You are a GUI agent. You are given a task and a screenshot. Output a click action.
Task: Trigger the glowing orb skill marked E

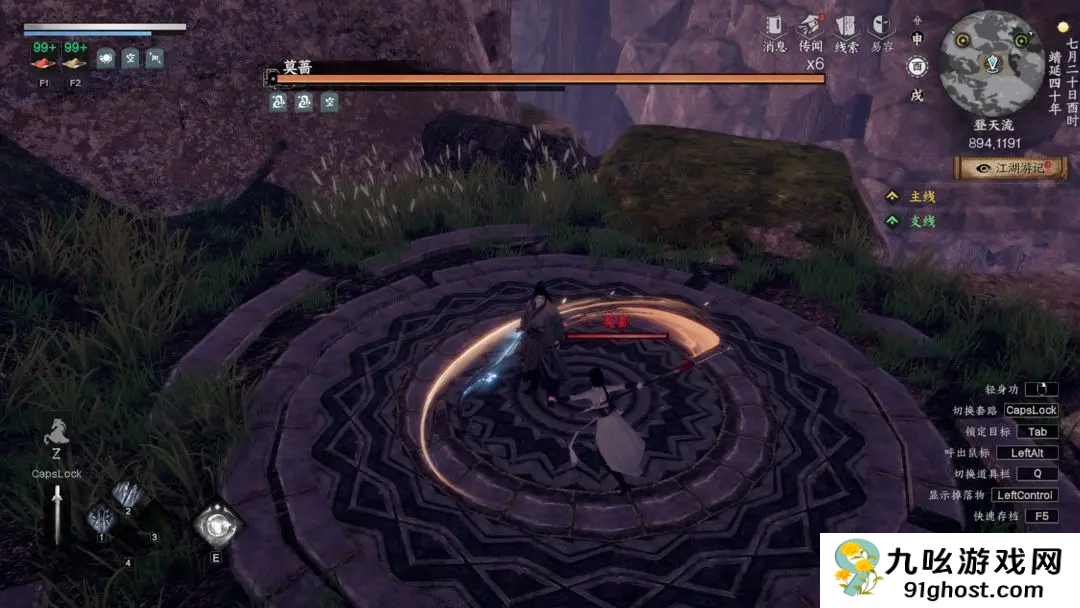coord(216,524)
